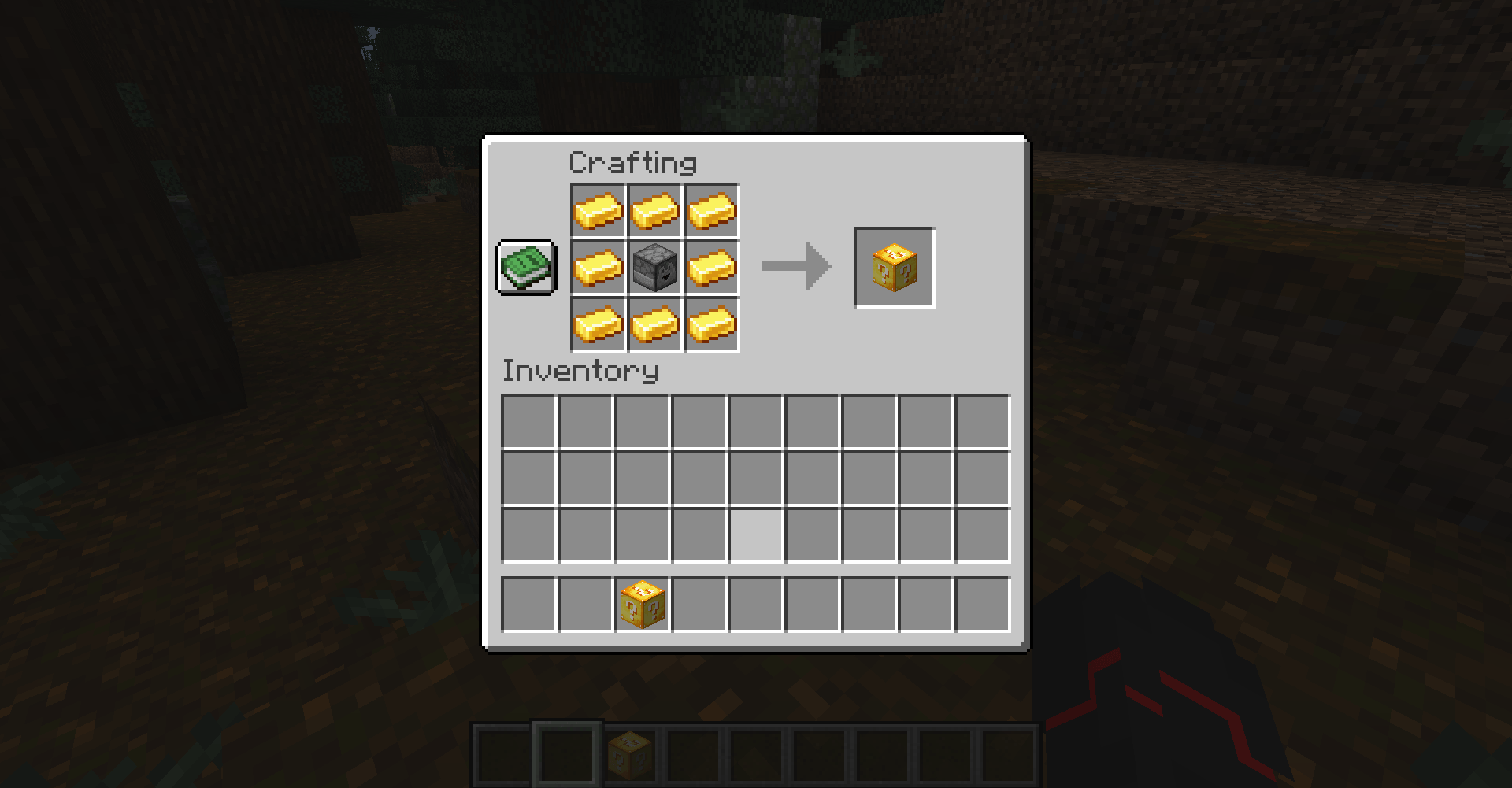Click the gold ingot in the top-middle crafting slot
Screen dimensions: 1512x788
655,211
